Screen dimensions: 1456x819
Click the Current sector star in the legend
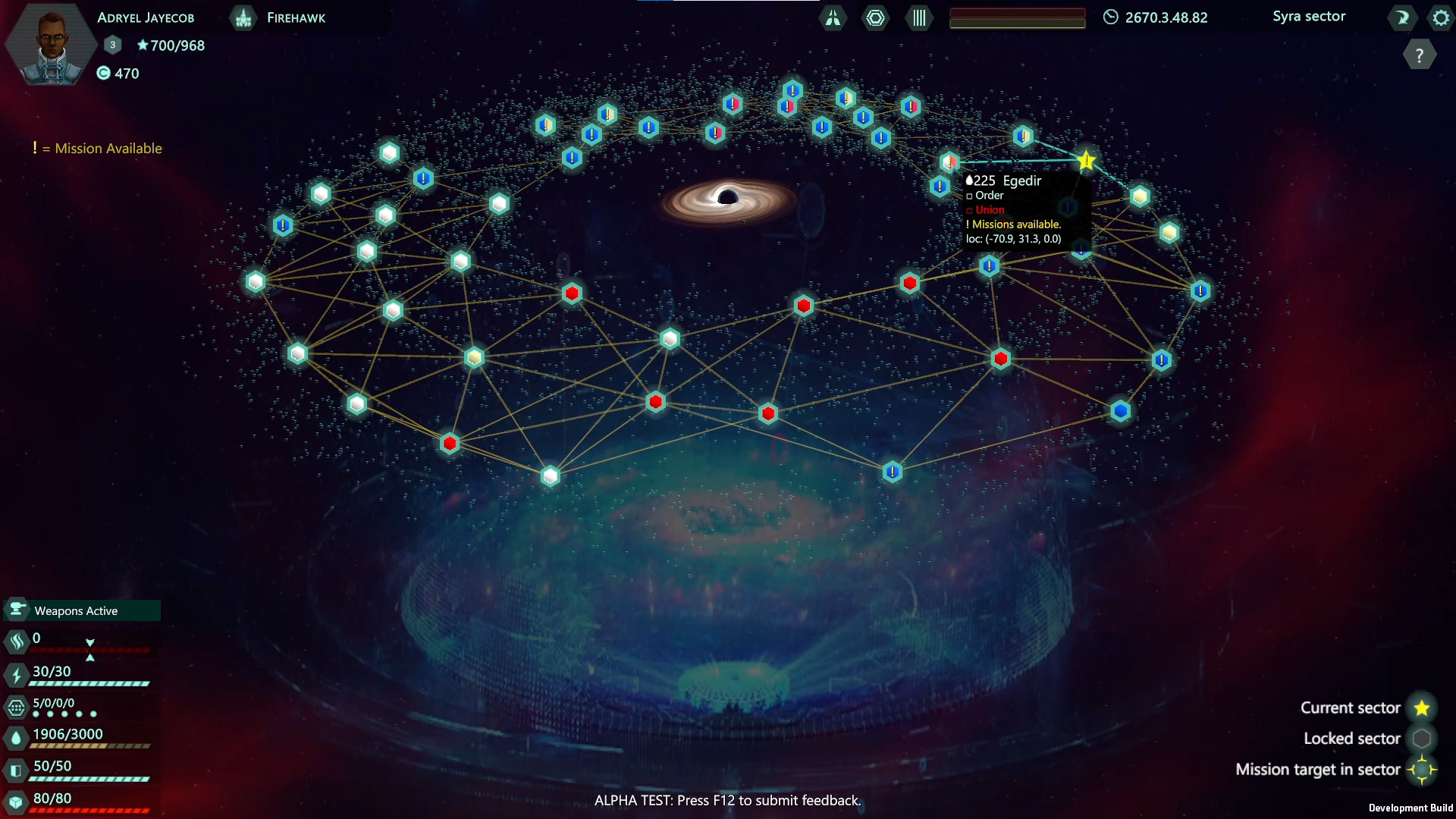pos(1423,708)
